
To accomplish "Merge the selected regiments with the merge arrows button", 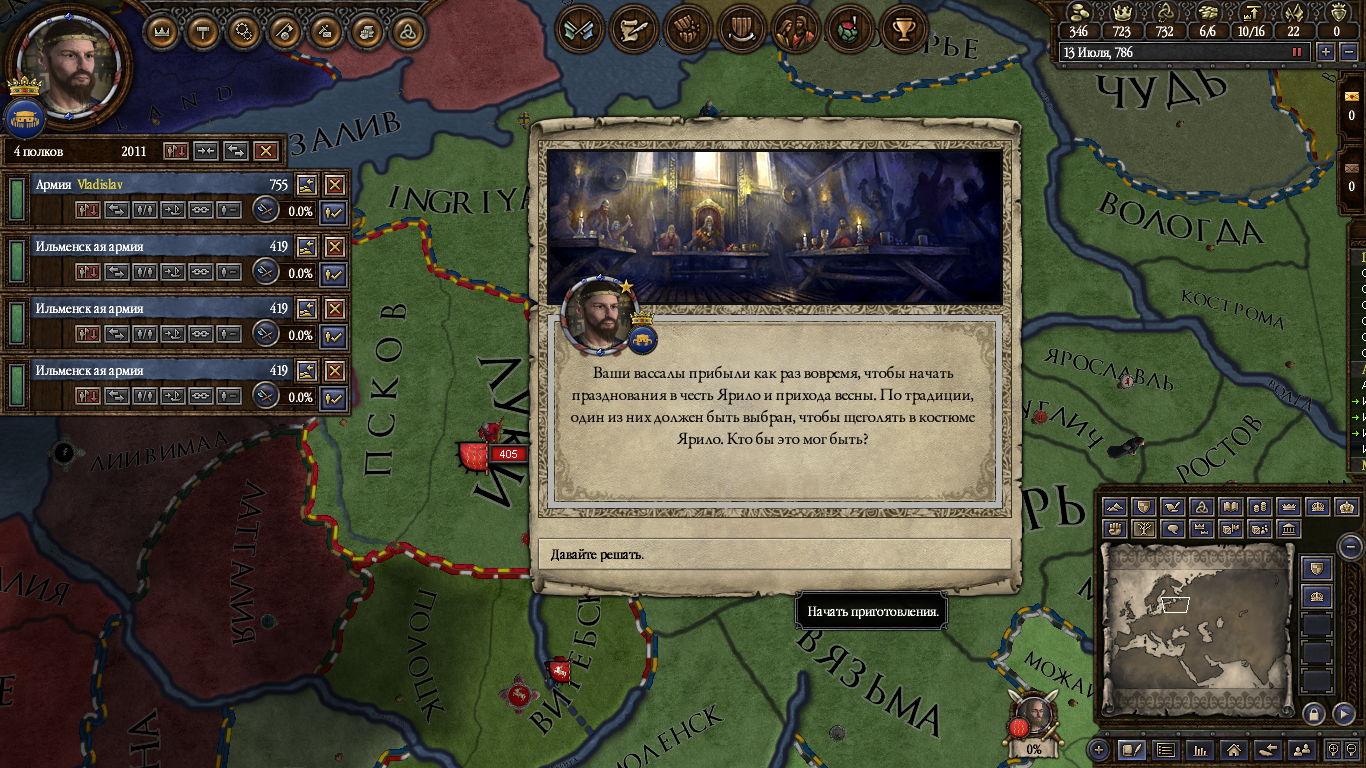I will coord(206,151).
